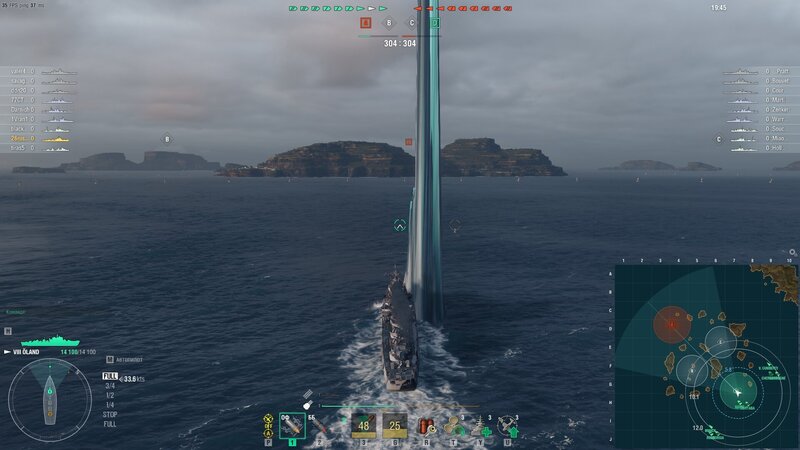
Task: Activate the Engine Boost consumable
Action: (454, 426)
